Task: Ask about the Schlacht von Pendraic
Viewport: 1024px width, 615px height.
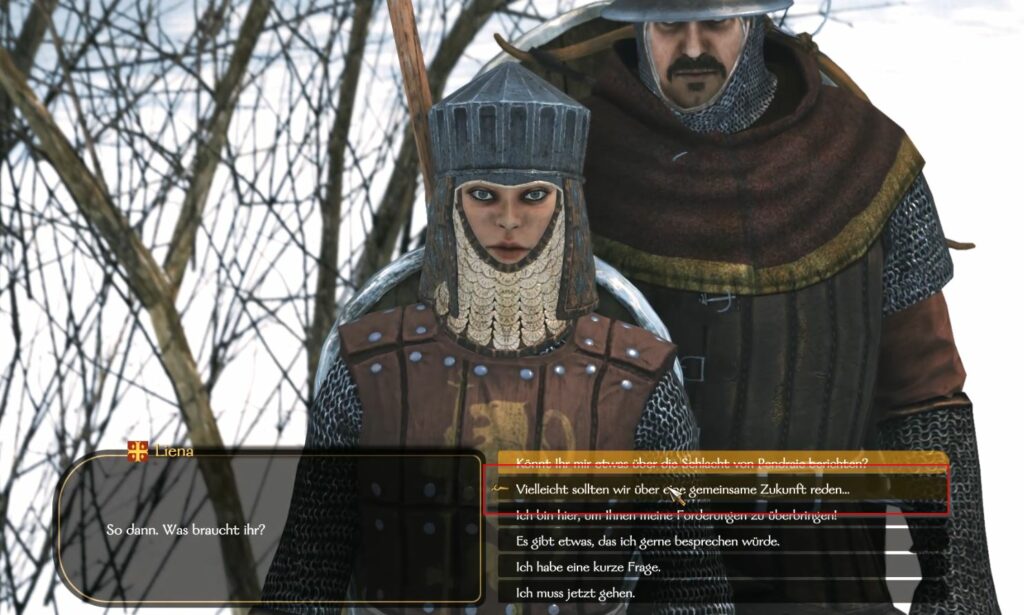Action: point(692,461)
